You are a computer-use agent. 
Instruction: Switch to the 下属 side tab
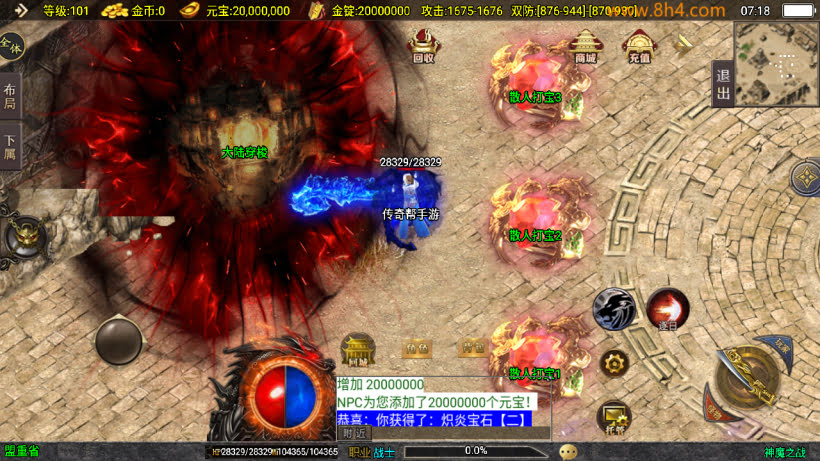[10, 148]
